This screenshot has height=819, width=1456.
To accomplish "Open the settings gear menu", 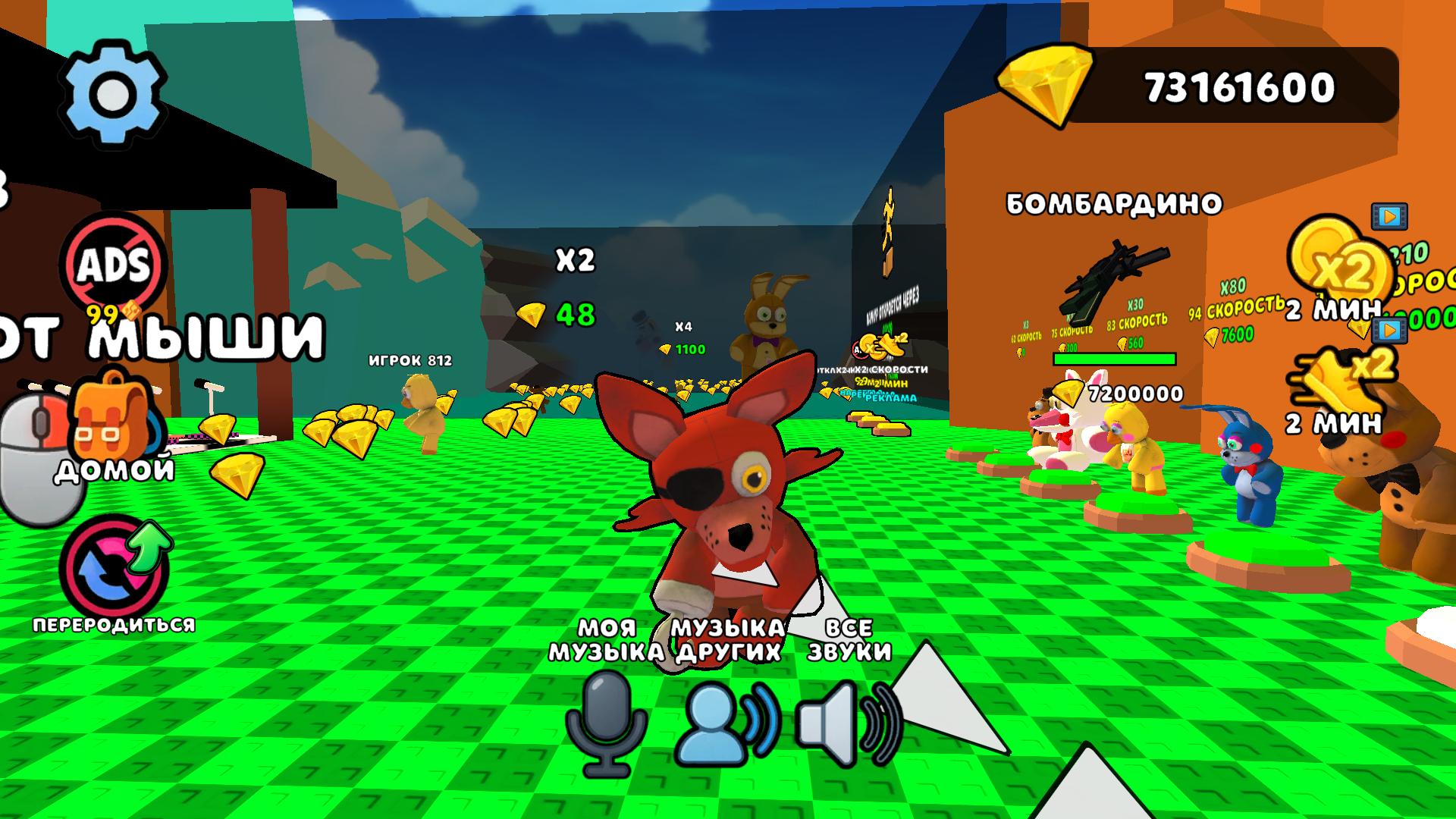I will [x=115, y=91].
